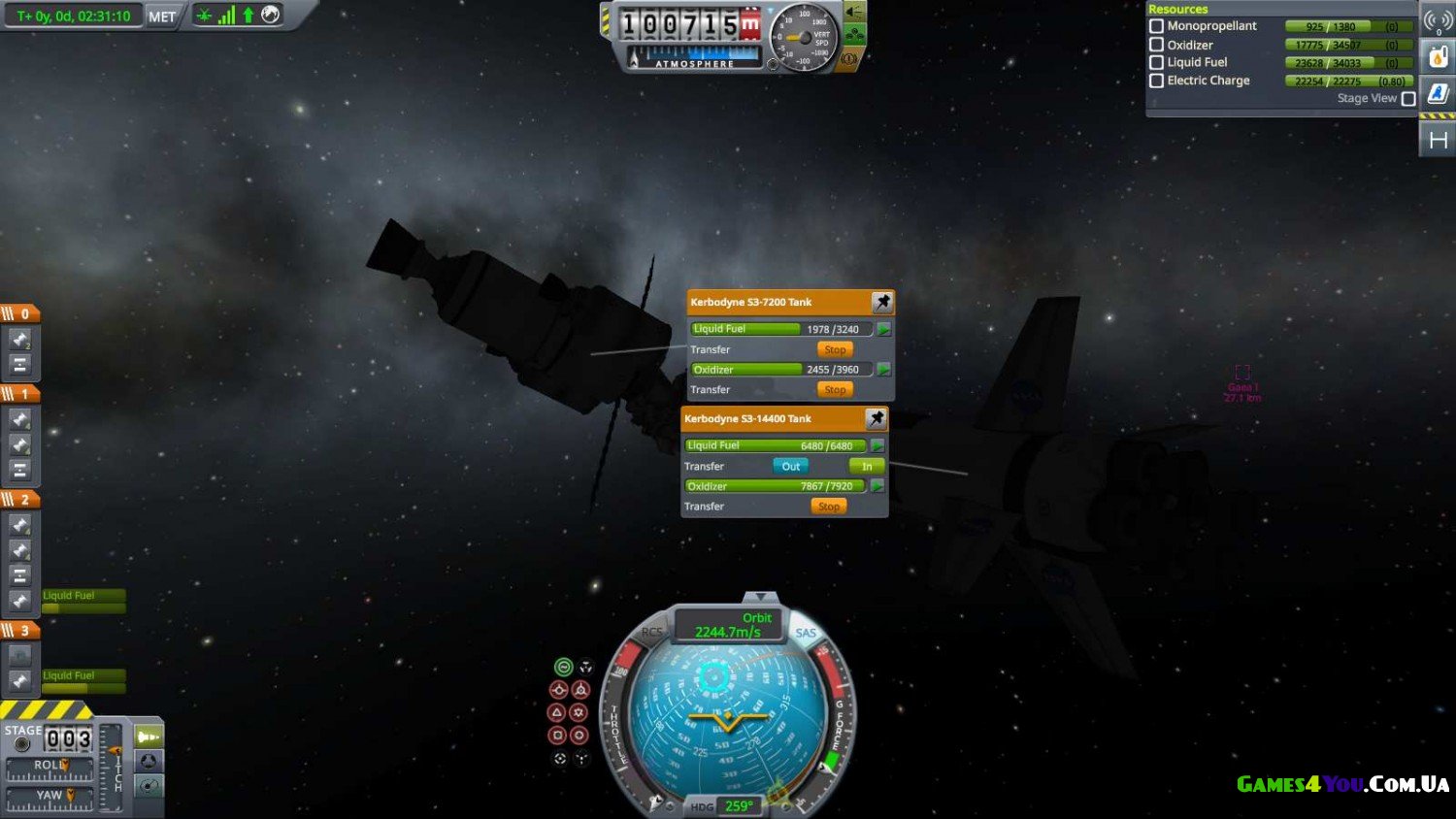The height and width of the screenshot is (819, 1456).
Task: Click the MET mission time toggle
Action: click(162, 16)
